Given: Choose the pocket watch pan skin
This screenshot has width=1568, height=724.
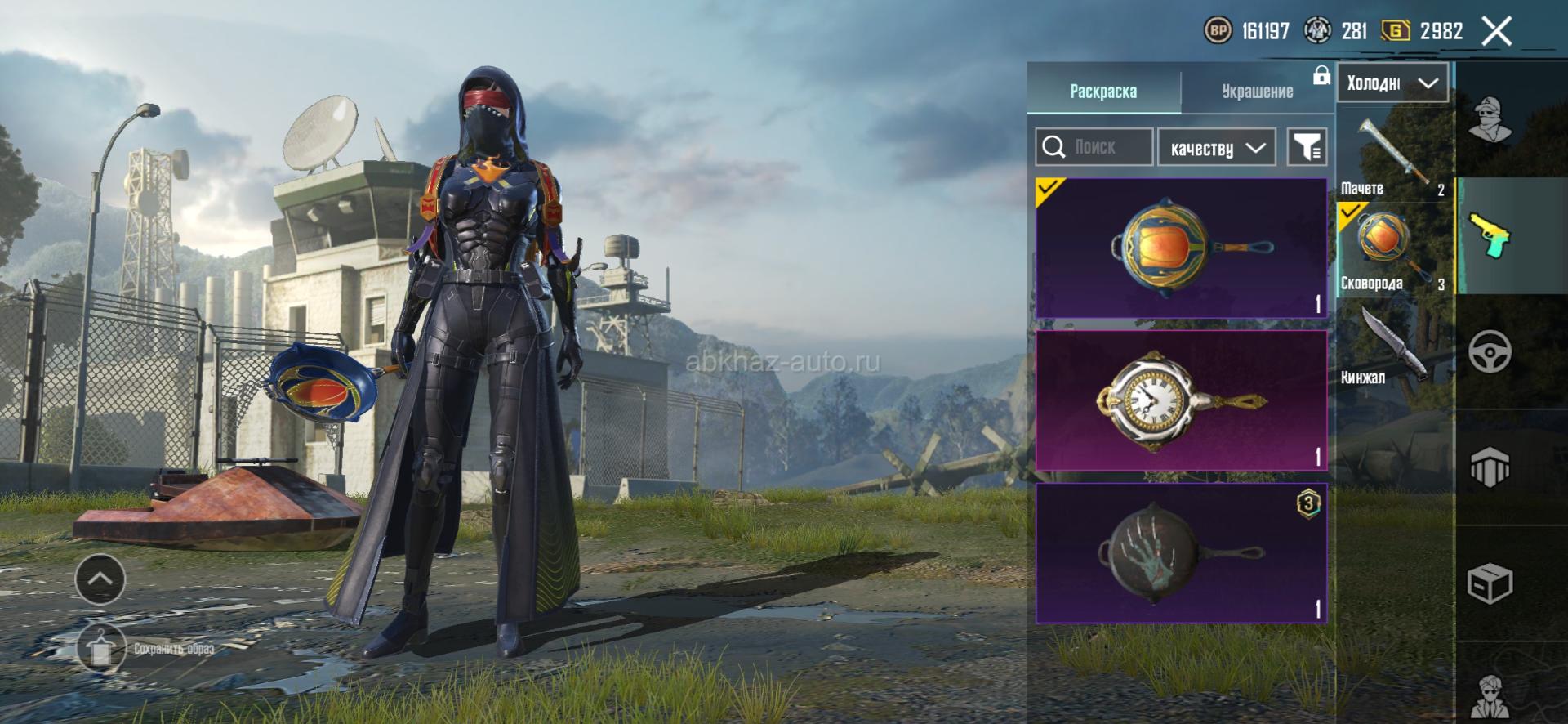Looking at the screenshot, I should [x=1181, y=400].
